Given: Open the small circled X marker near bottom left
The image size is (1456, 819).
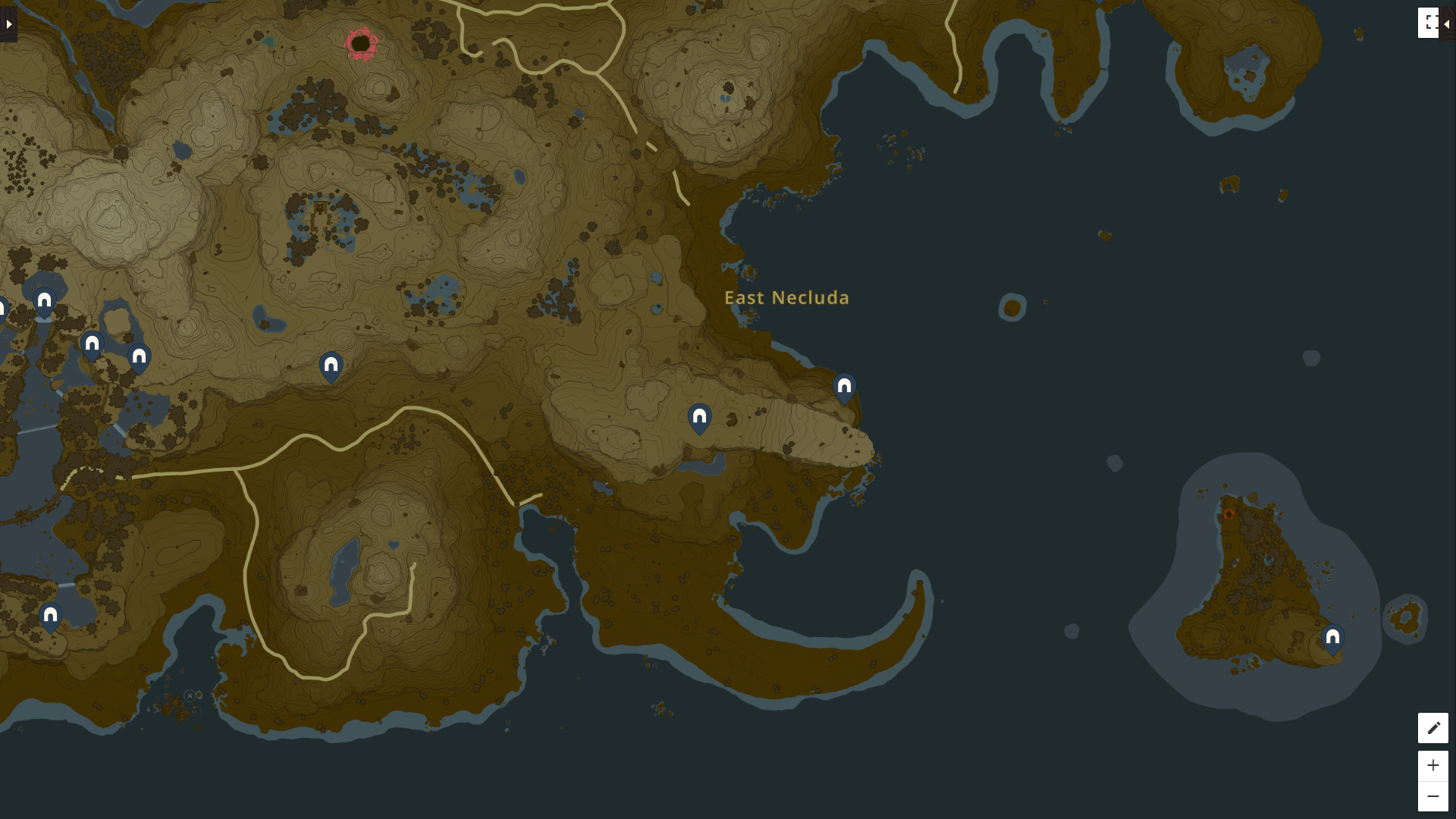Looking at the screenshot, I should [x=190, y=696].
